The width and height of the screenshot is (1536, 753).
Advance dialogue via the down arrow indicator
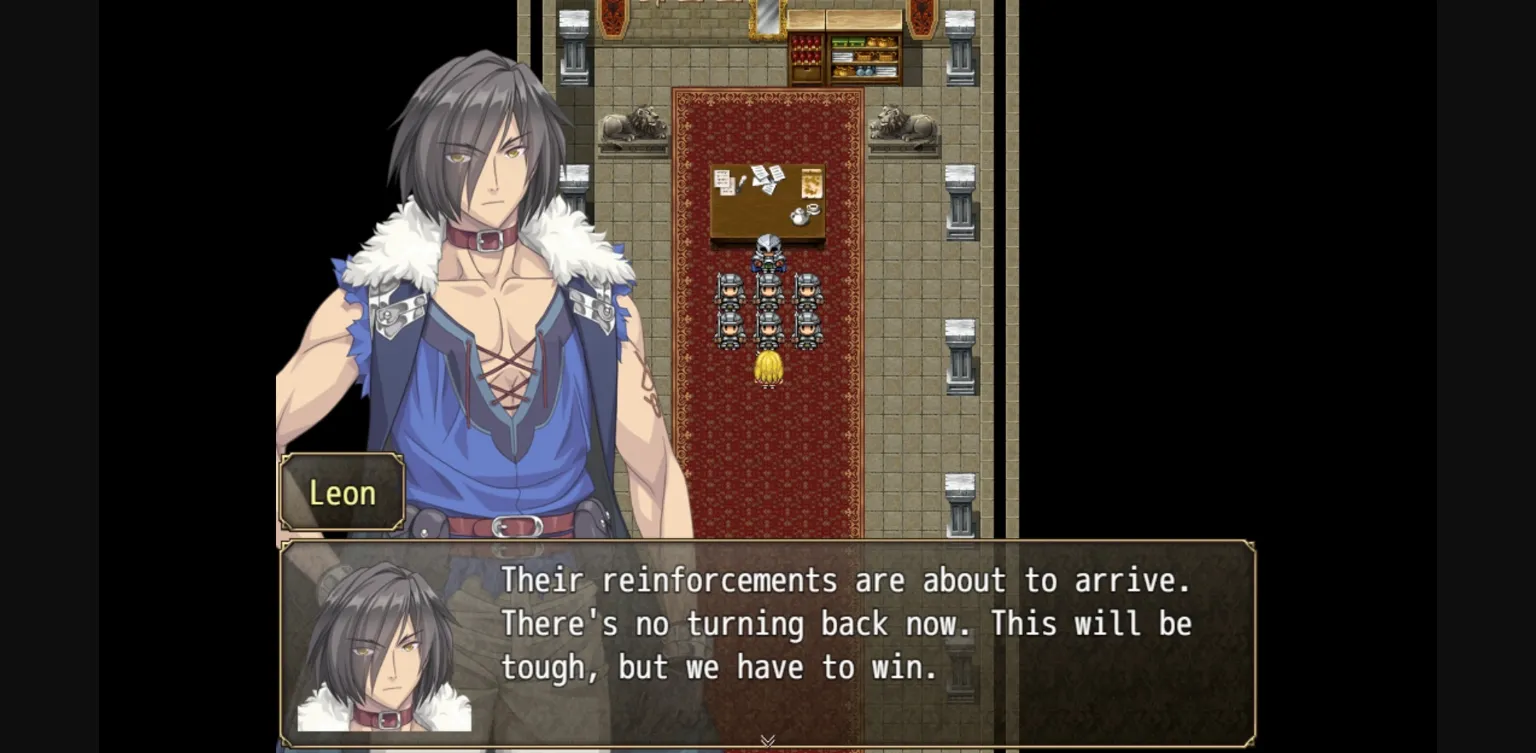[768, 740]
